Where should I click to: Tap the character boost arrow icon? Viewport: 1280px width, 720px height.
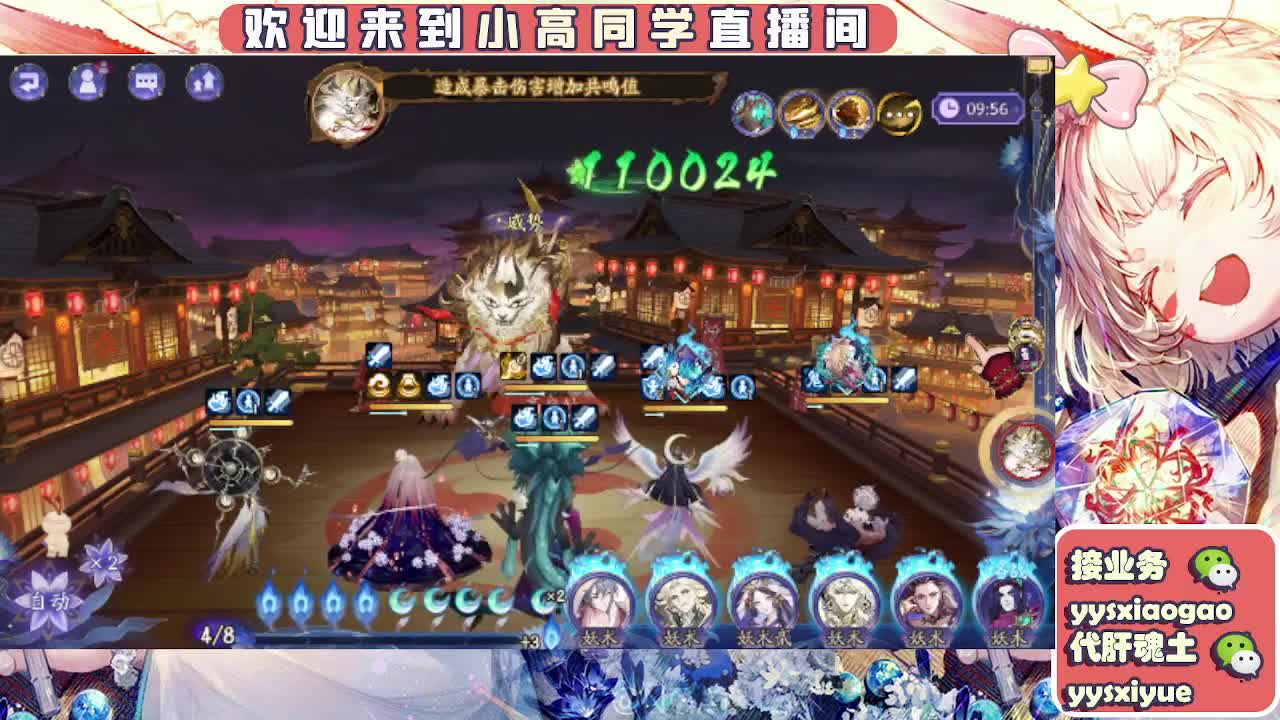[204, 82]
